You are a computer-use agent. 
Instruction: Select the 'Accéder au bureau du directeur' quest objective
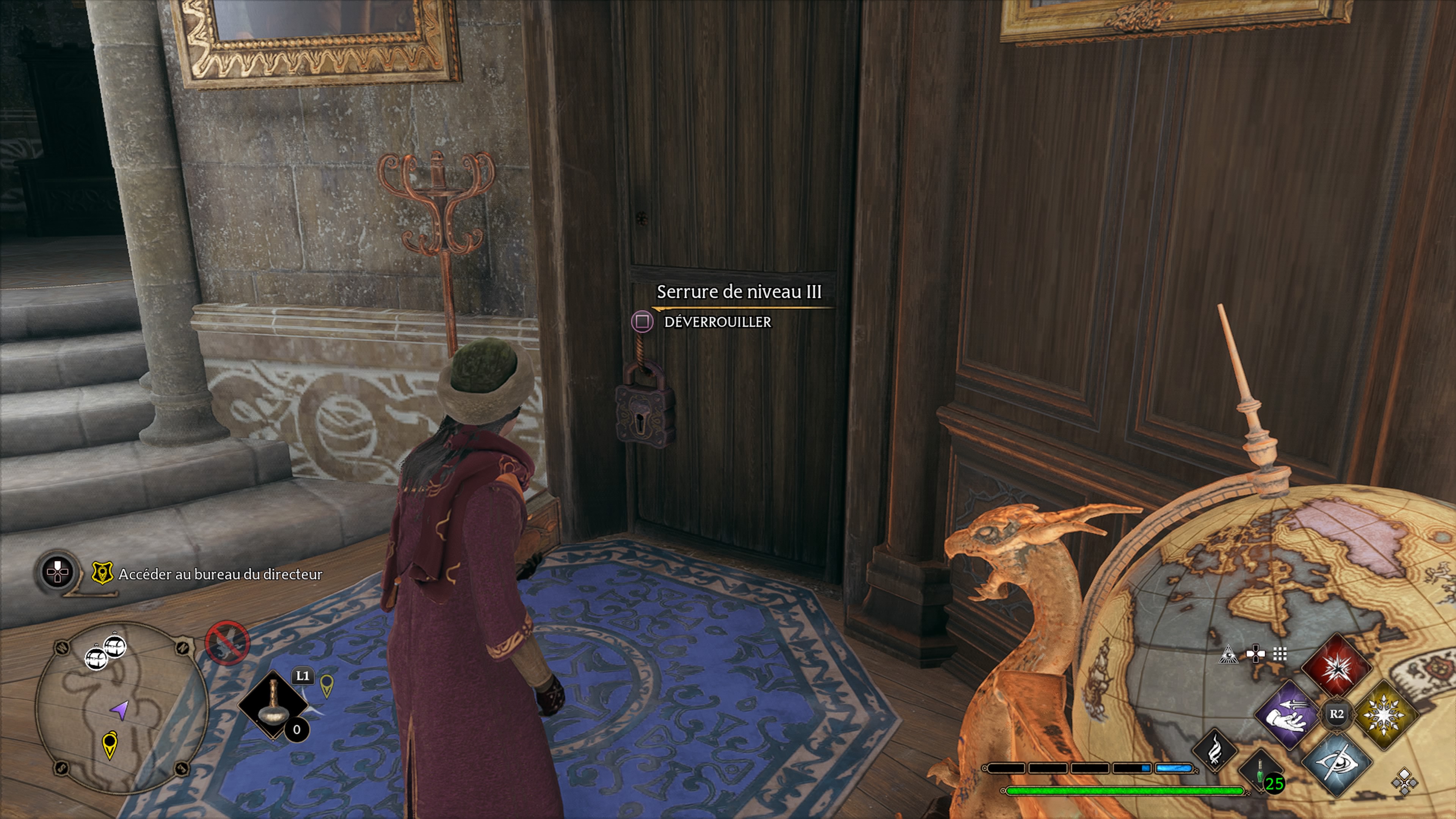(x=220, y=574)
